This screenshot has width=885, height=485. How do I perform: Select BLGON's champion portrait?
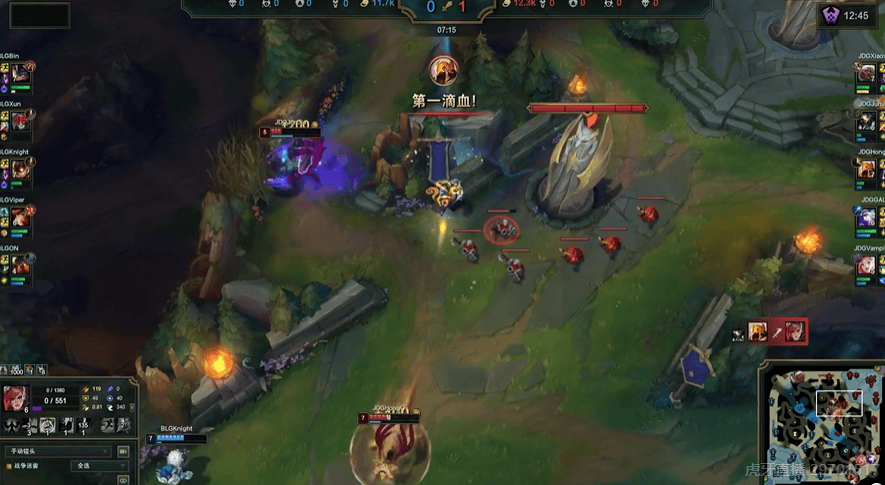point(20,266)
